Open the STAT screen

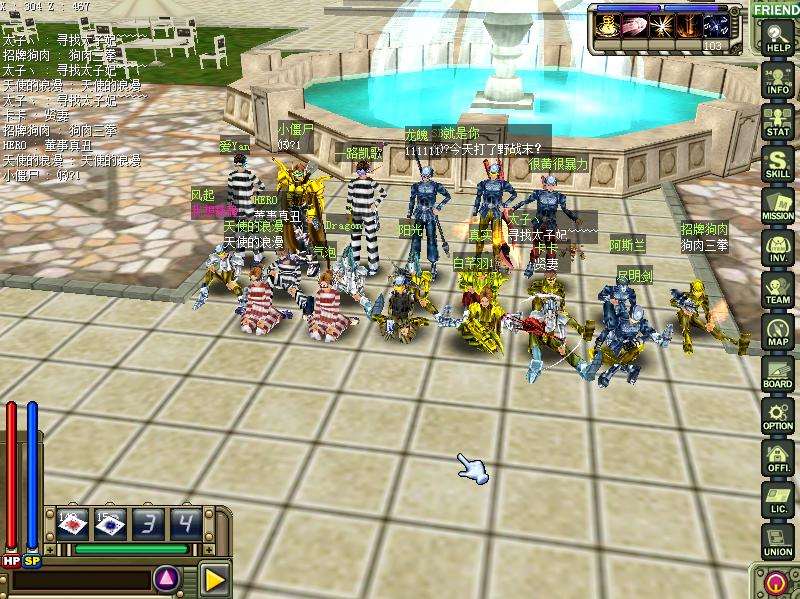[x=777, y=121]
